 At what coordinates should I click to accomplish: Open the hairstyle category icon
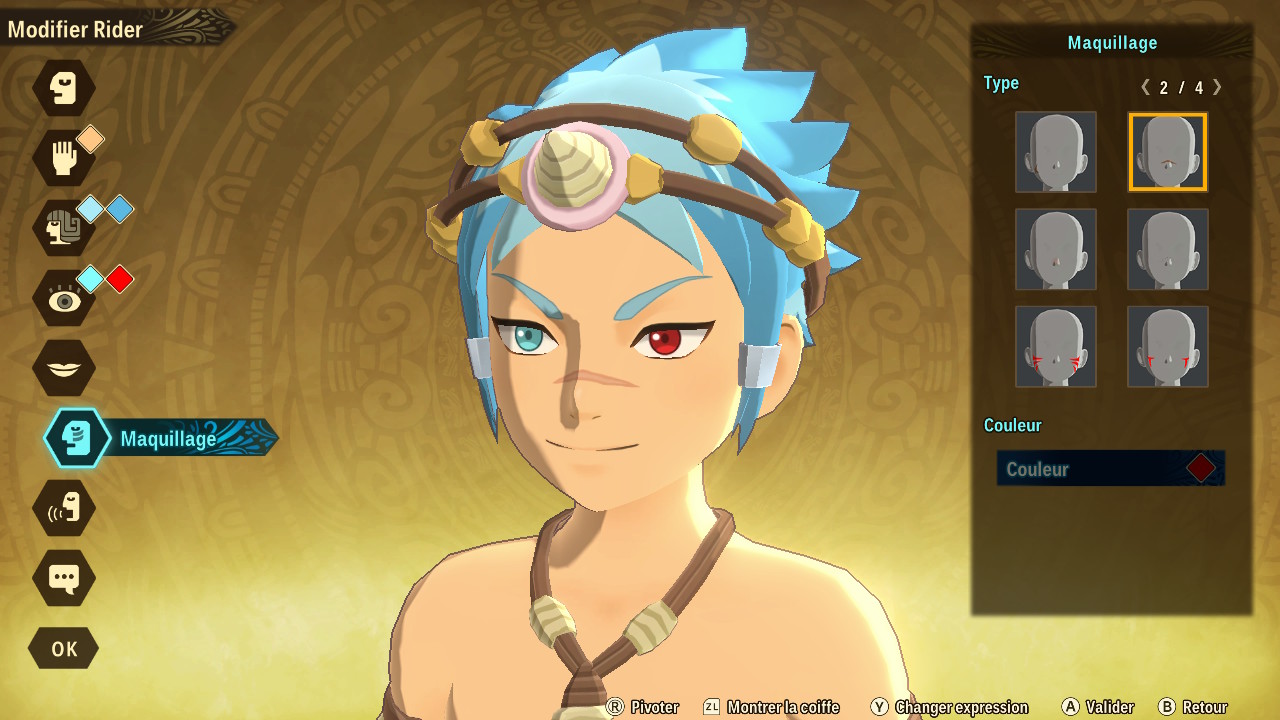(64, 228)
